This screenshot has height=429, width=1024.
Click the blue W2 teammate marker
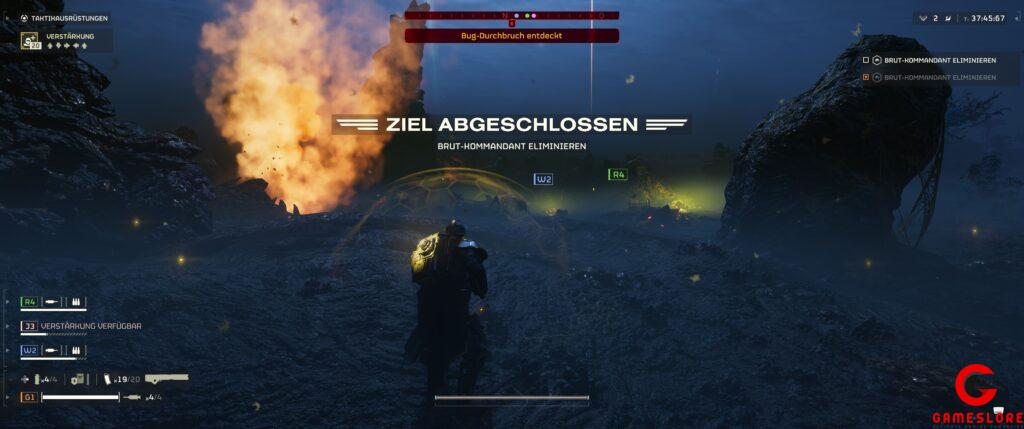coord(544,179)
